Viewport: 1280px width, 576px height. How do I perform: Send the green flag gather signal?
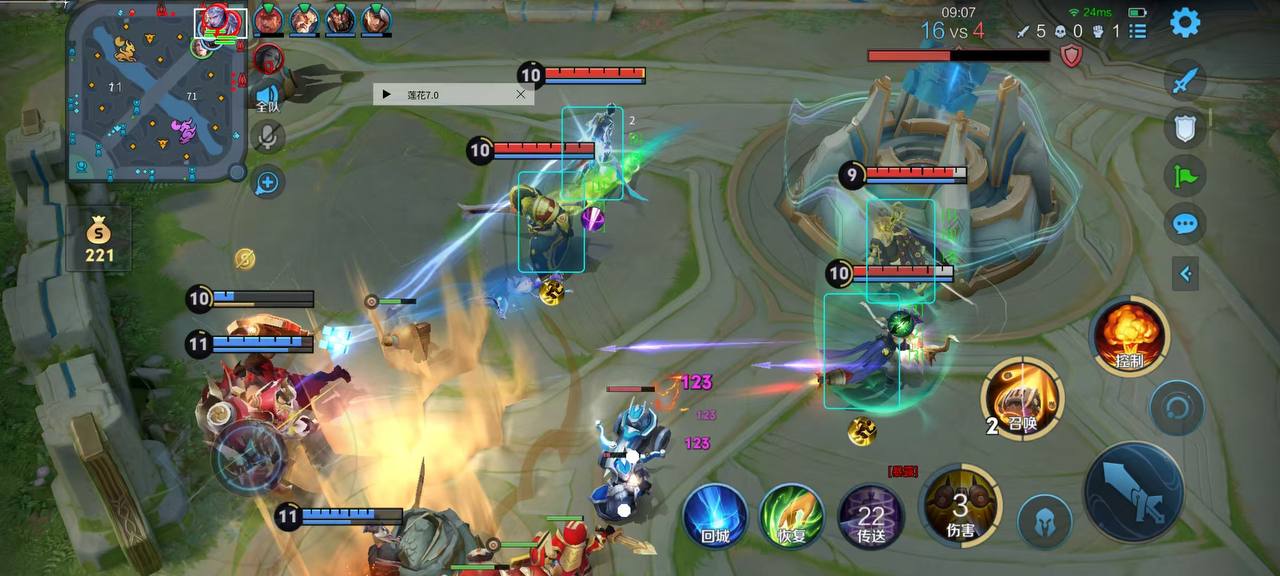point(1185,176)
